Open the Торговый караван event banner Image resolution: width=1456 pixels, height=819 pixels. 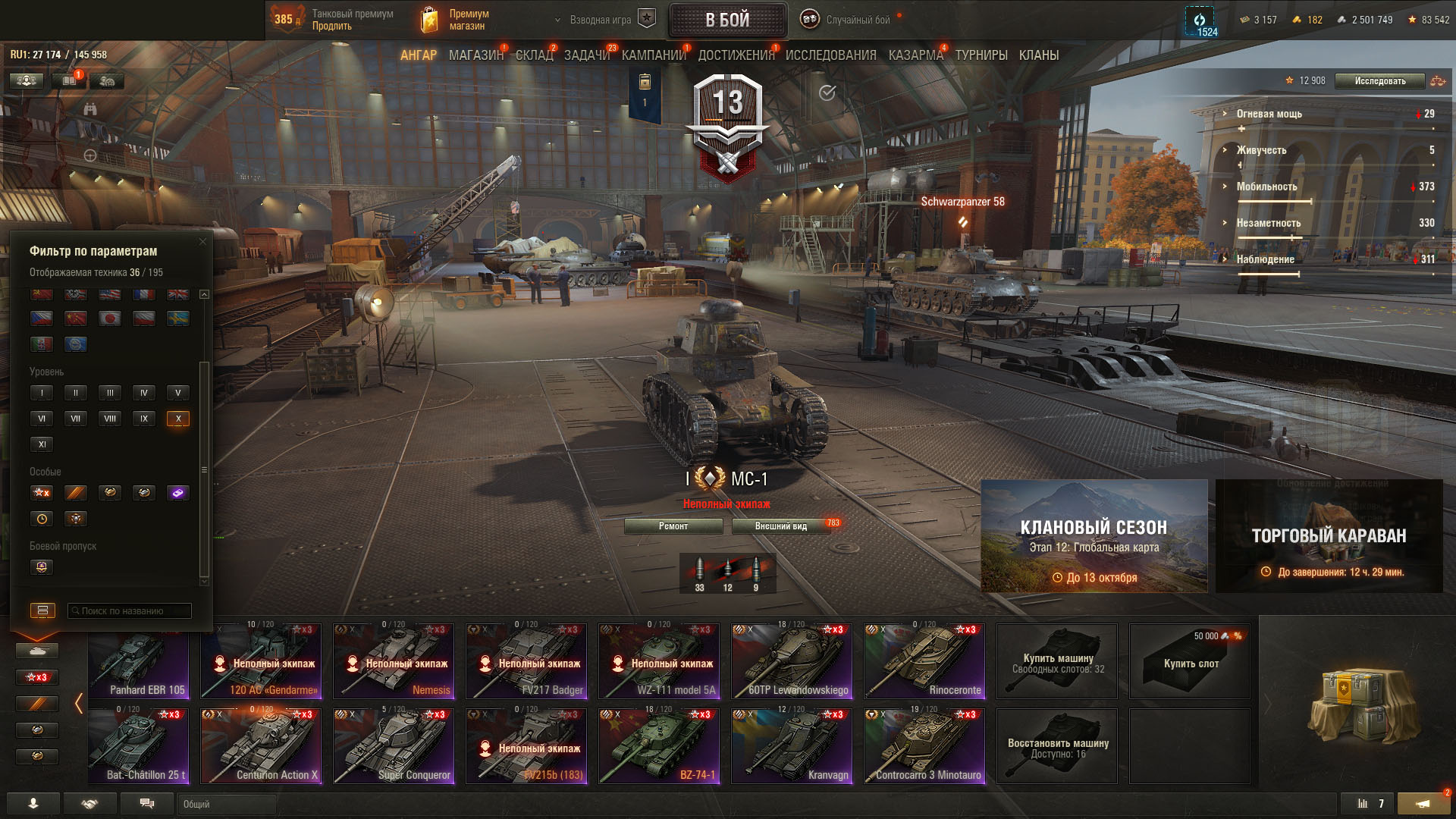coord(1329,536)
